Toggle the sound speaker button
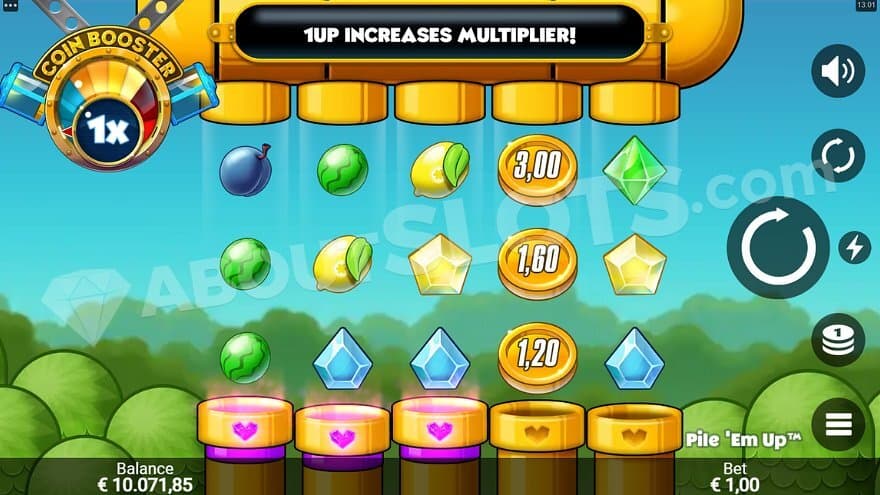This screenshot has width=880, height=495. pyautogui.click(x=838, y=71)
